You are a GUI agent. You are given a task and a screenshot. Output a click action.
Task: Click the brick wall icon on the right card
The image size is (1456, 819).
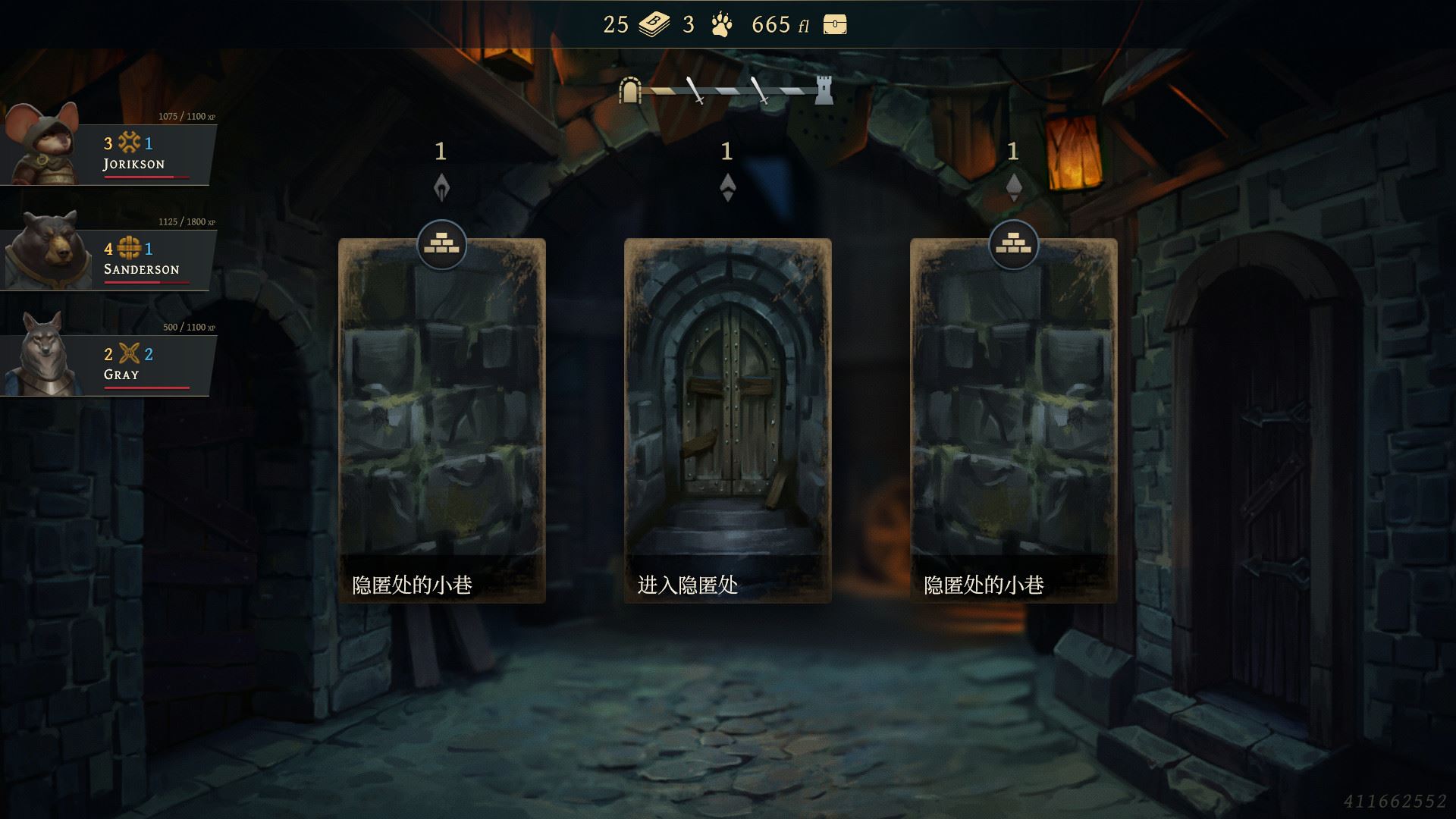[1014, 244]
